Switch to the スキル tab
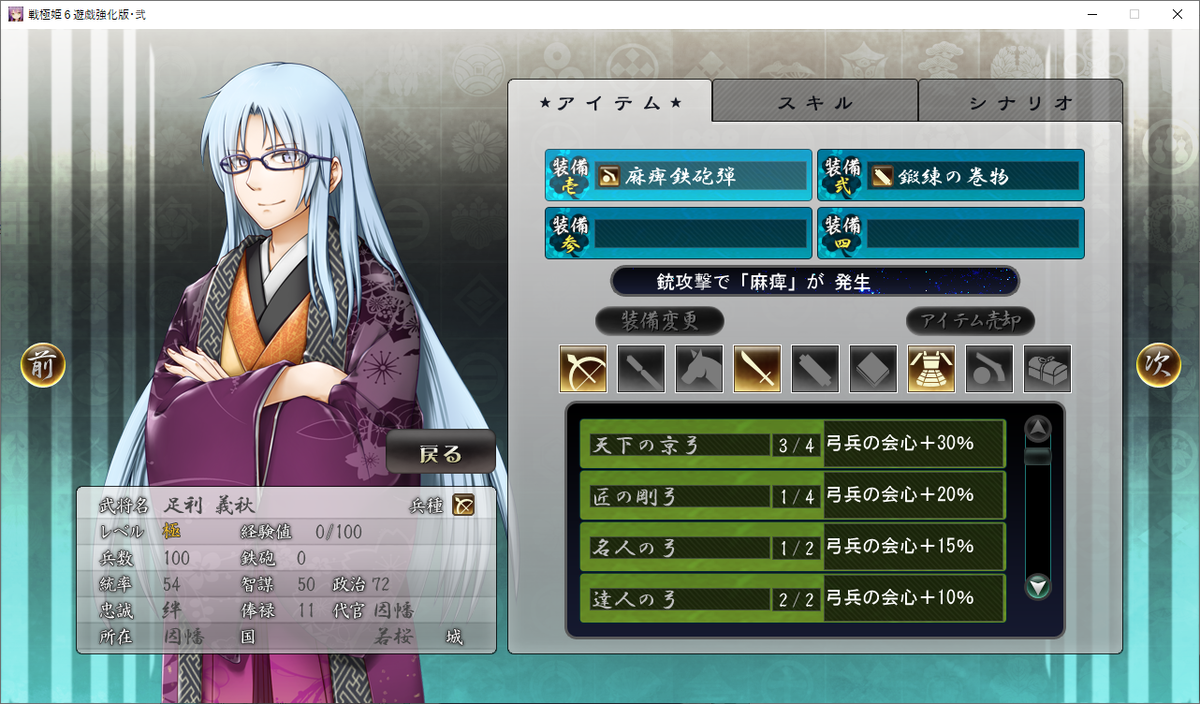 815,102
